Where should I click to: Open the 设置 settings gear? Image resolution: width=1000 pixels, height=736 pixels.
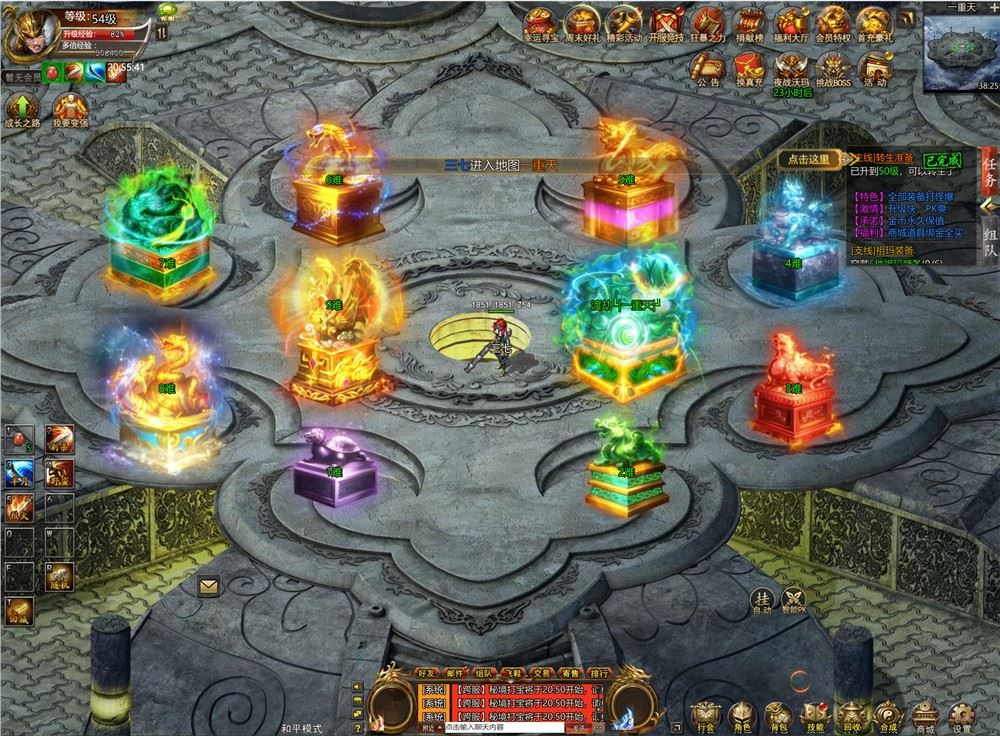click(961, 713)
